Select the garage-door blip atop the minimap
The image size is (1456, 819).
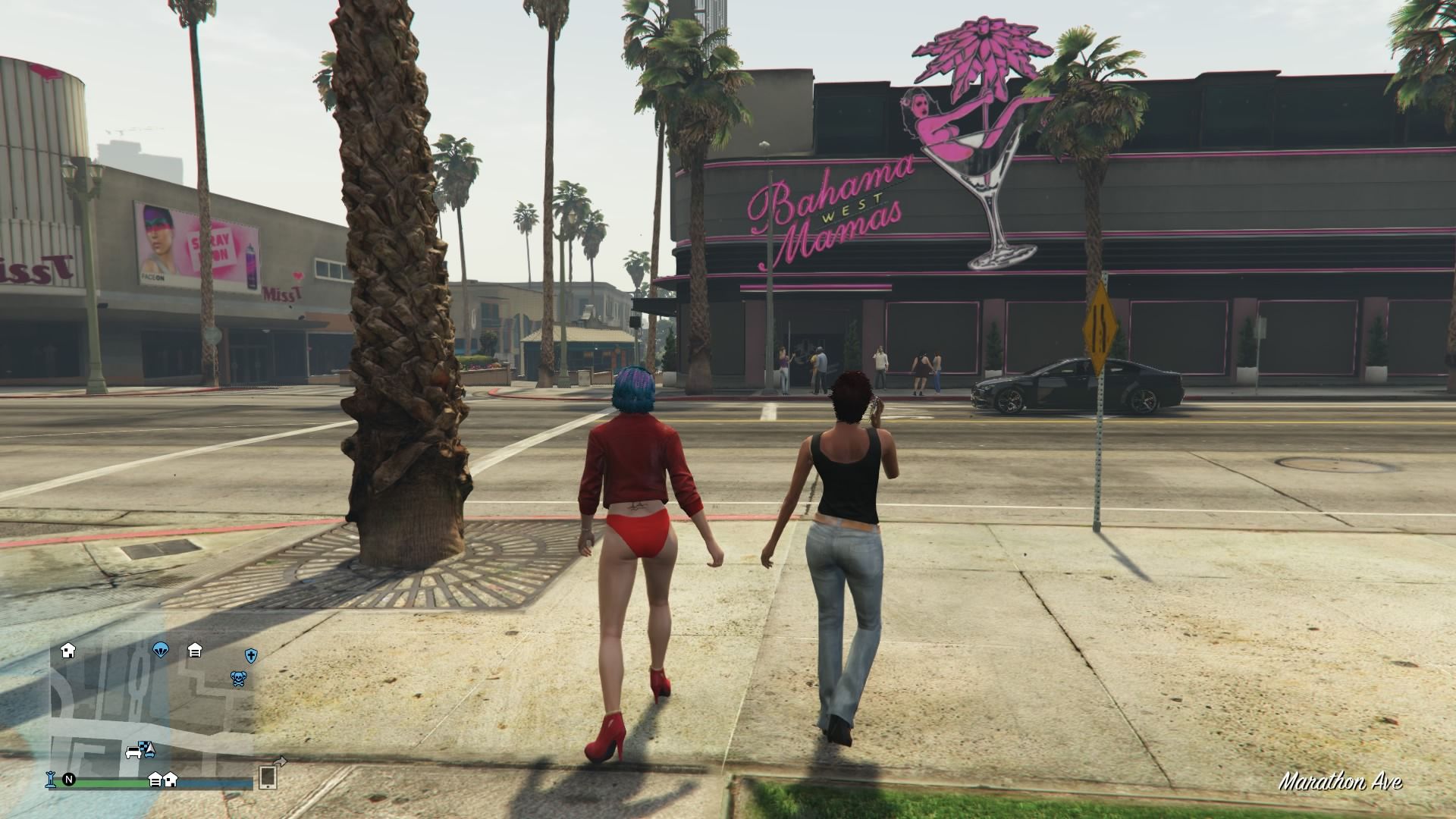click(195, 651)
